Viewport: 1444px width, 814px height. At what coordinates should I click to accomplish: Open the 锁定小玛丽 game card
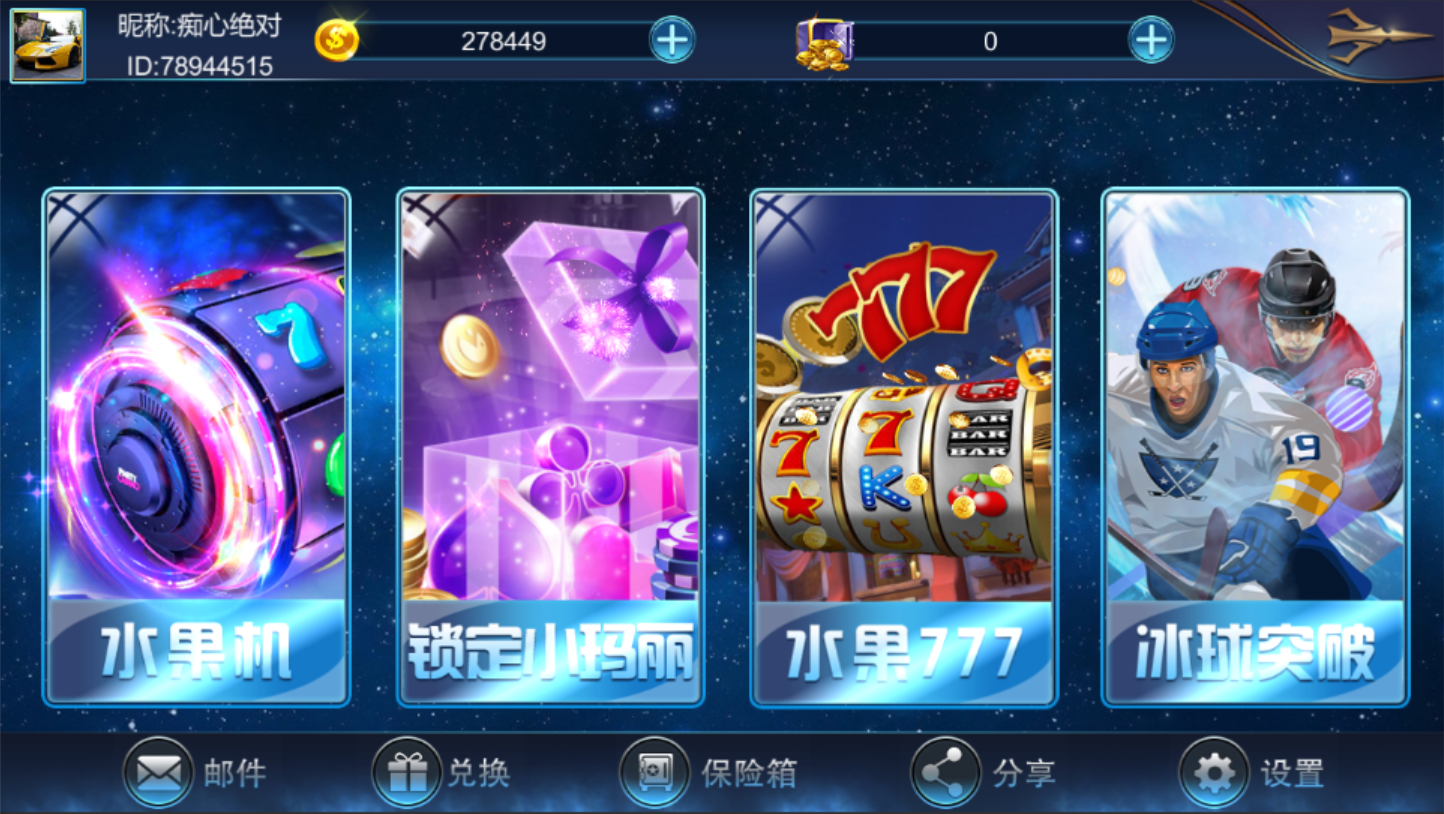coord(549,447)
